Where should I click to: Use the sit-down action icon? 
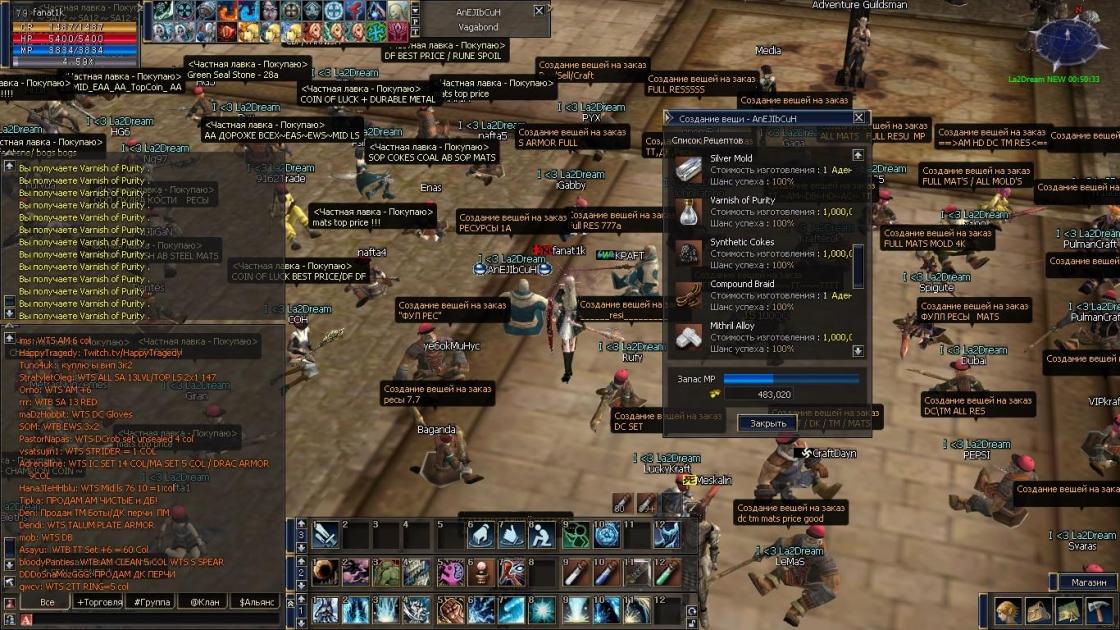pyautogui.click(x=542, y=536)
